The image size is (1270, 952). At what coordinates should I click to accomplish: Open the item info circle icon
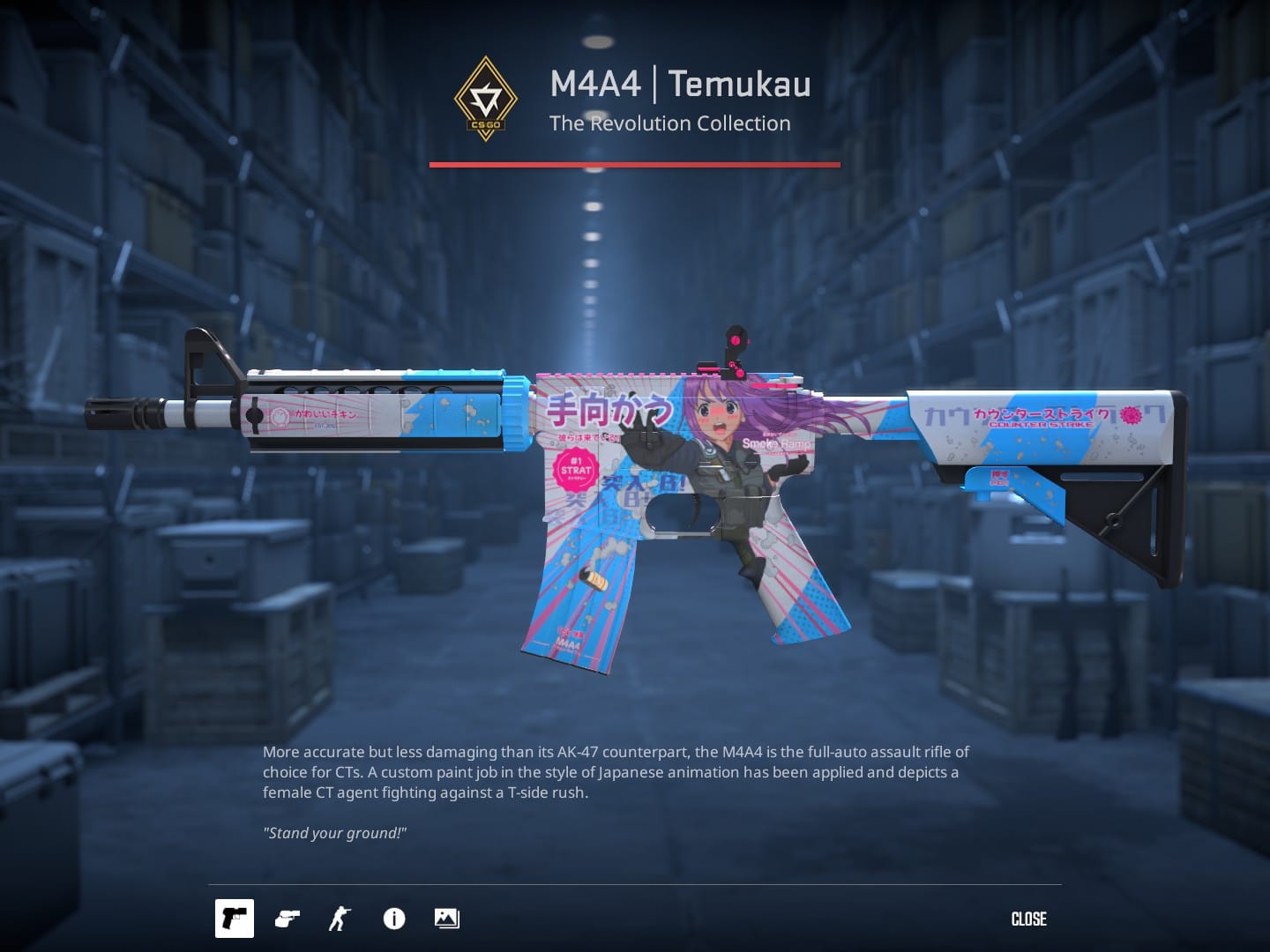394,919
